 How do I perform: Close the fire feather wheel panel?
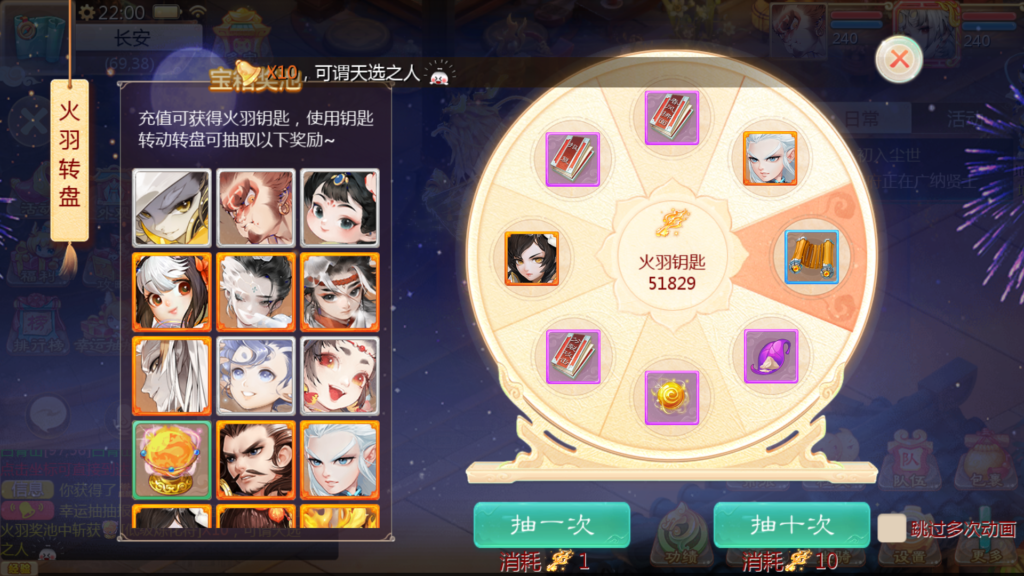click(x=898, y=60)
